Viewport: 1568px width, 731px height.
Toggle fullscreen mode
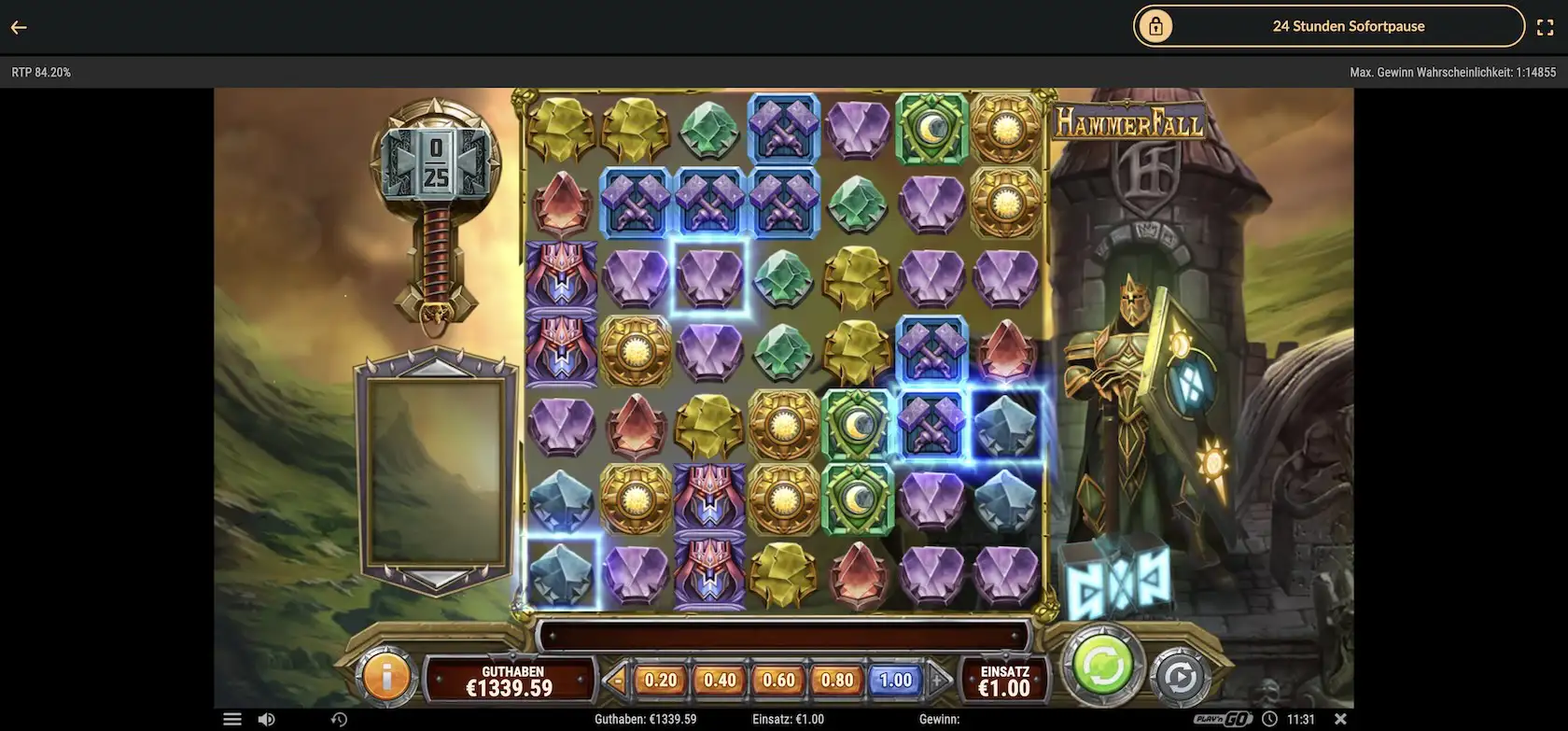[x=1545, y=27]
